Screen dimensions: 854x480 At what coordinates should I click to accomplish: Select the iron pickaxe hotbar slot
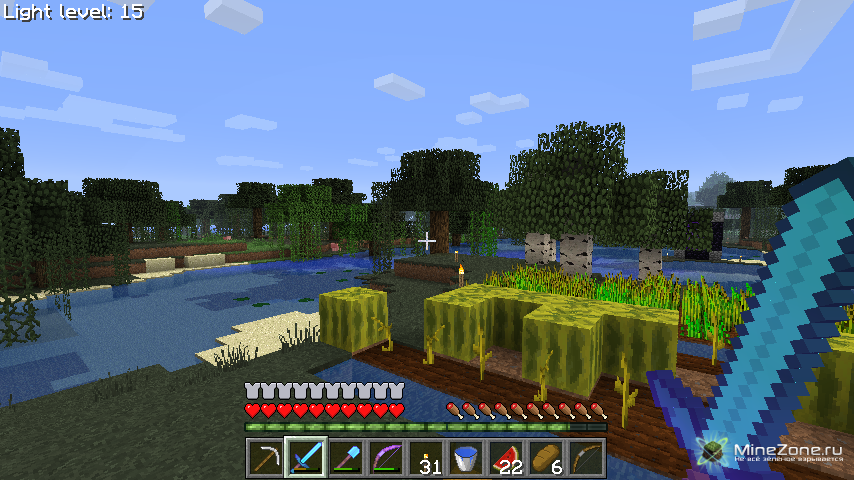pos(265,458)
